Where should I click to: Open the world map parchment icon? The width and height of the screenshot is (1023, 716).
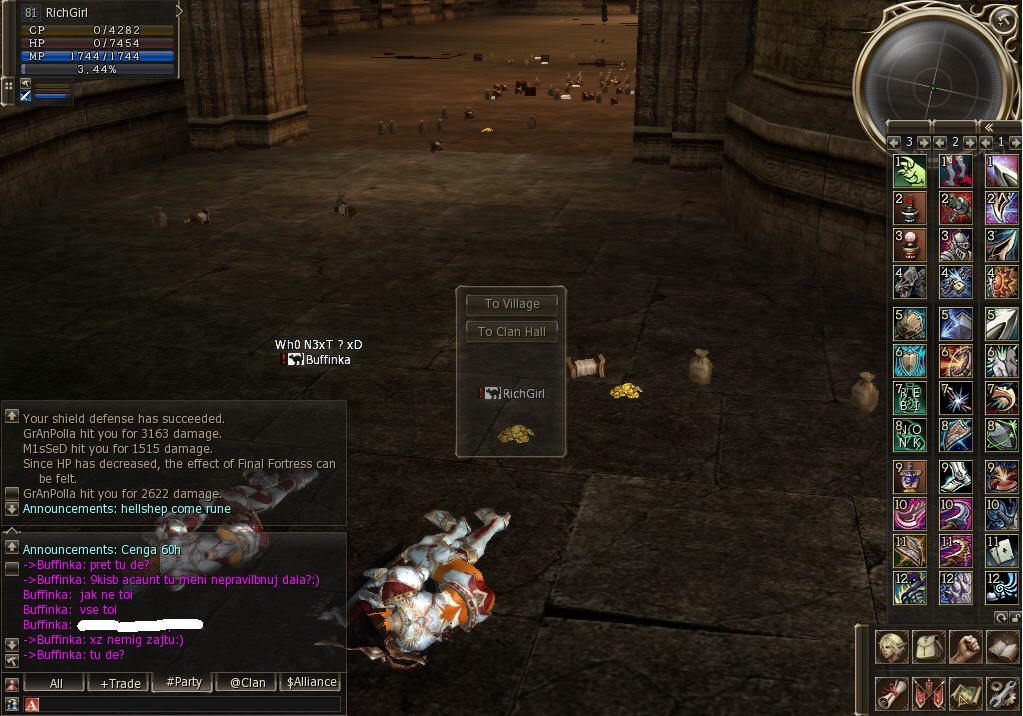(965, 692)
